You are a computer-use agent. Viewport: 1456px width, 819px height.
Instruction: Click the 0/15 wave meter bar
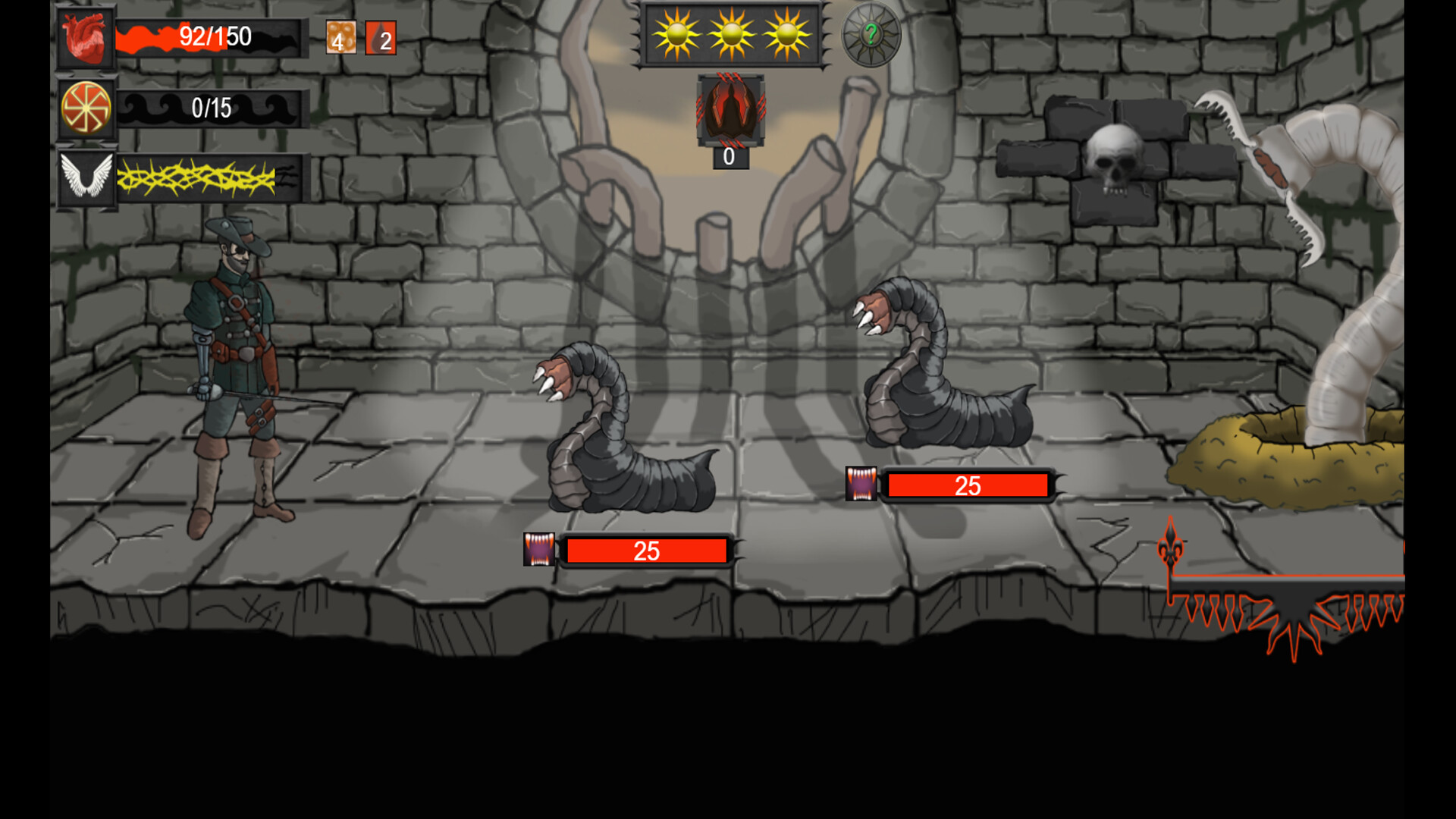point(212,108)
